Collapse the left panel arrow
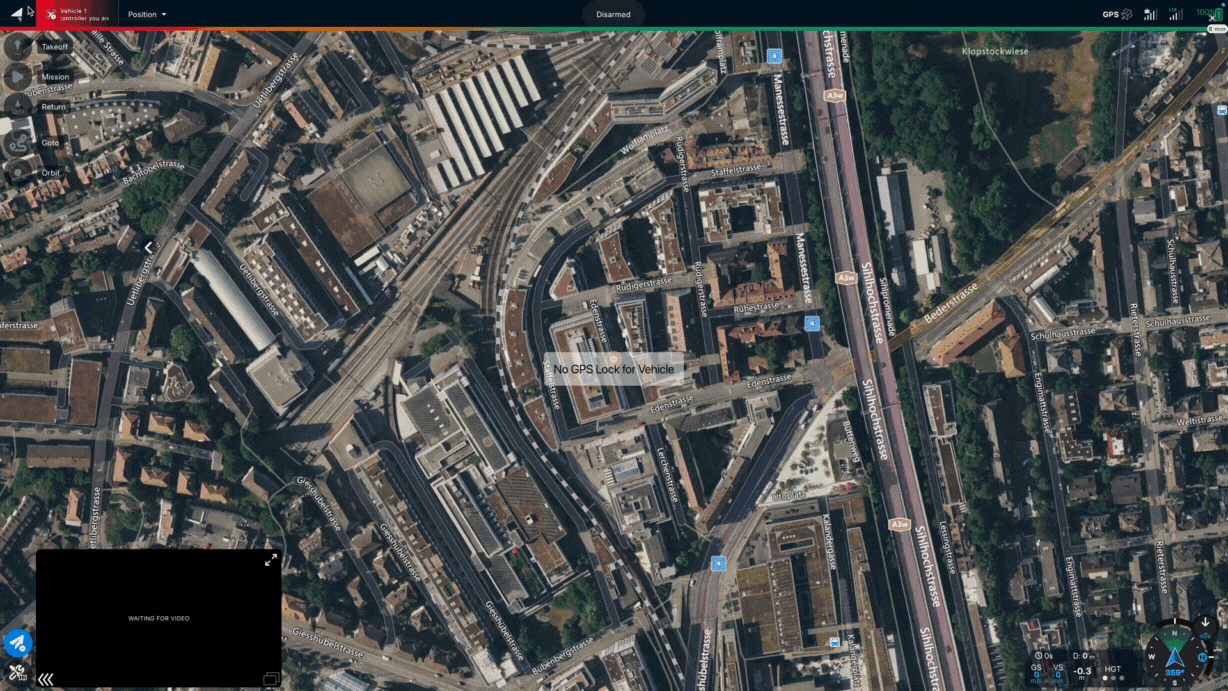The image size is (1228, 691). tap(148, 248)
